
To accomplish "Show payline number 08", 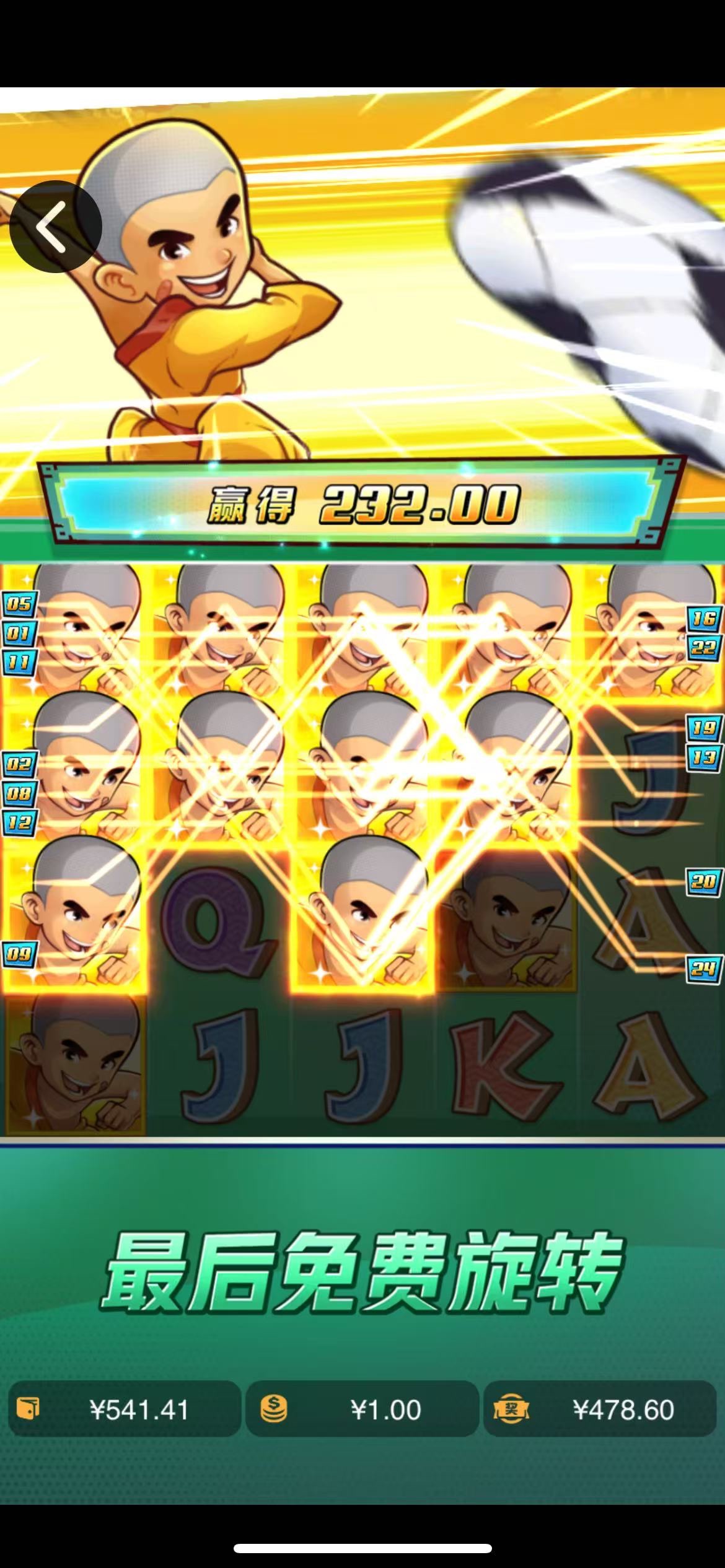I will click(19, 793).
